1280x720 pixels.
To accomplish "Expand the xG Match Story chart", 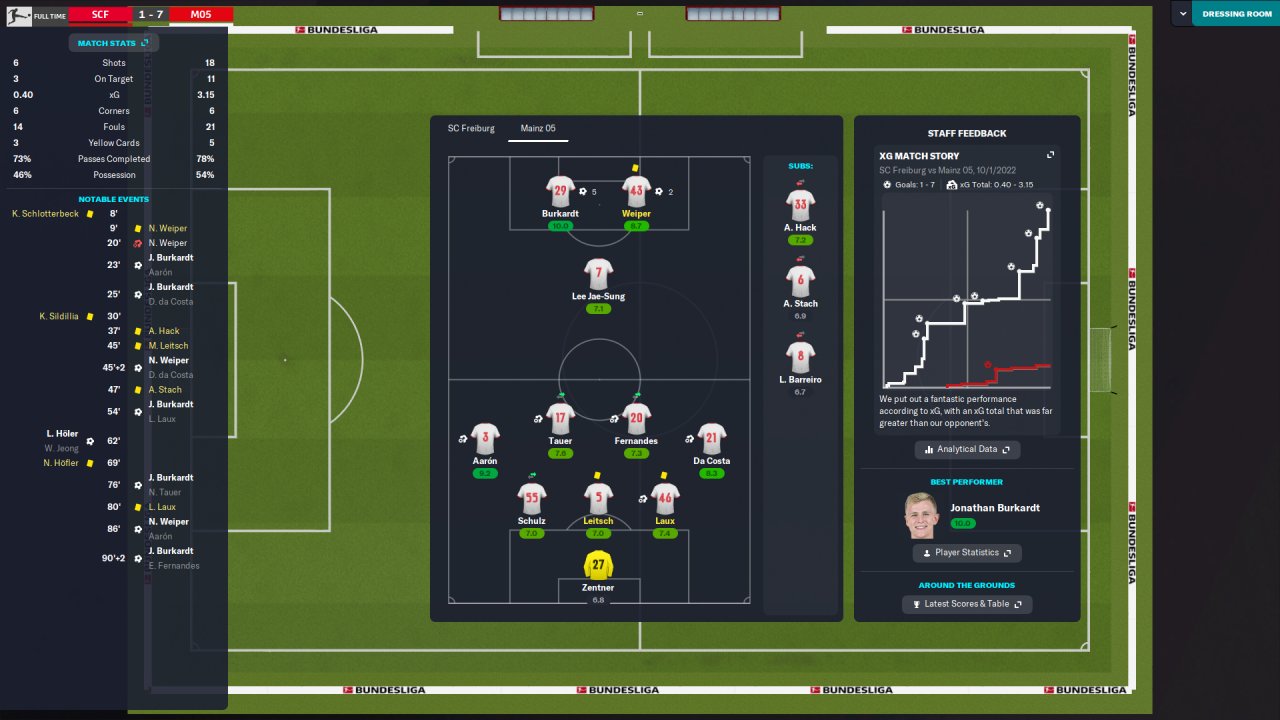I will pyautogui.click(x=1050, y=156).
